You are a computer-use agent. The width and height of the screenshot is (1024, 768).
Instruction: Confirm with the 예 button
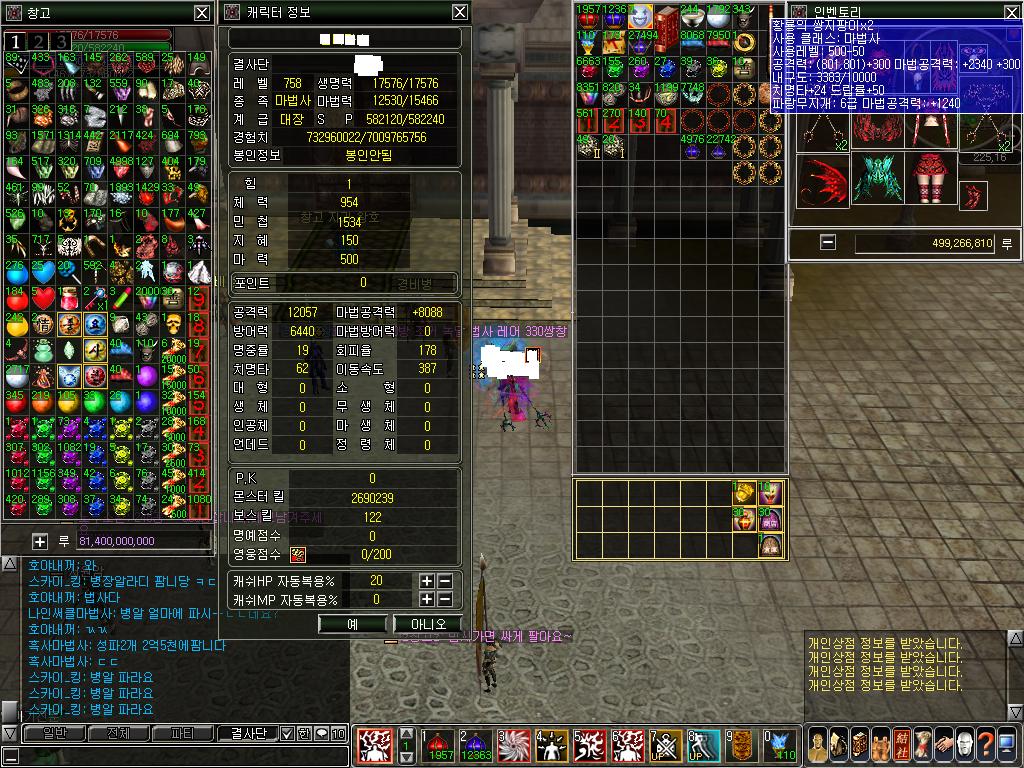click(352, 624)
